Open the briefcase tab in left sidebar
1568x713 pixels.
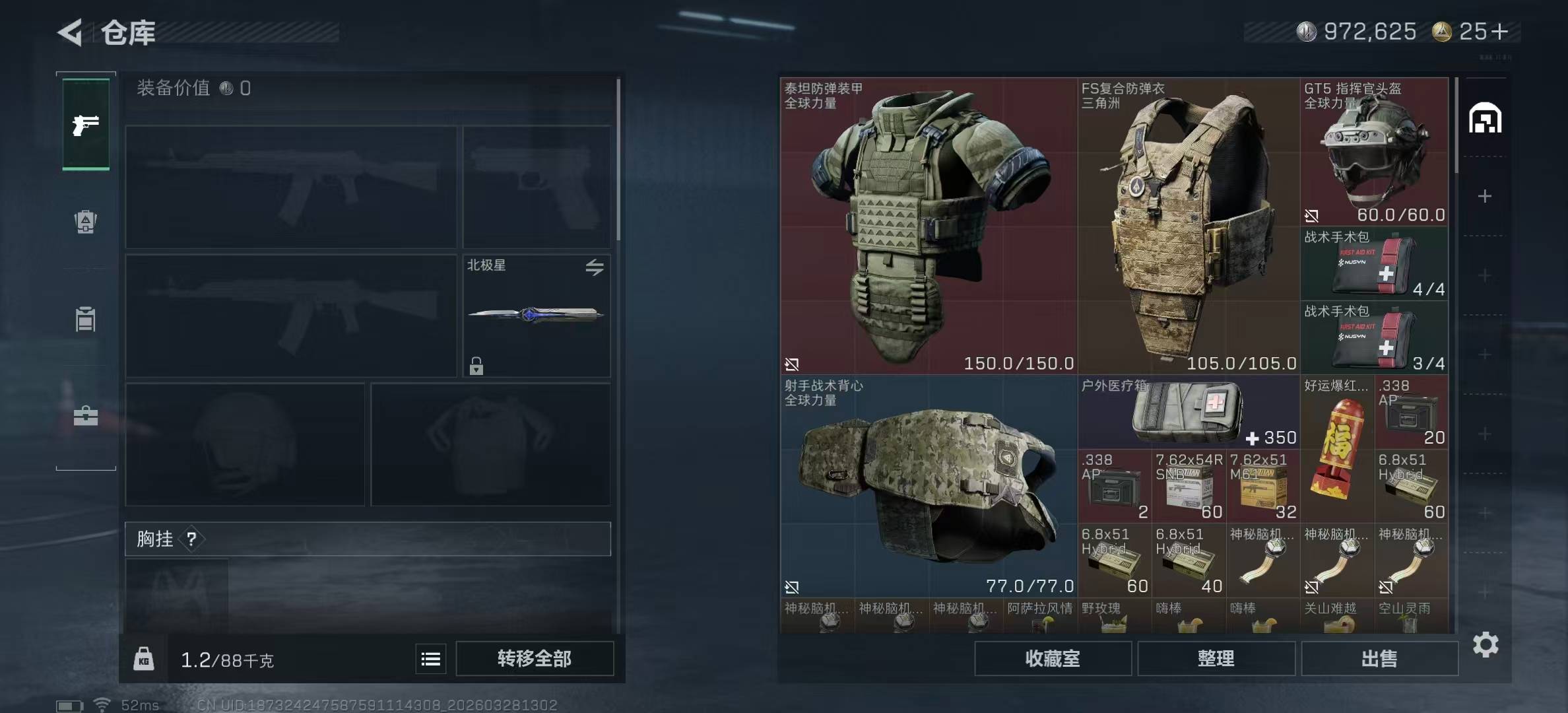(86, 416)
